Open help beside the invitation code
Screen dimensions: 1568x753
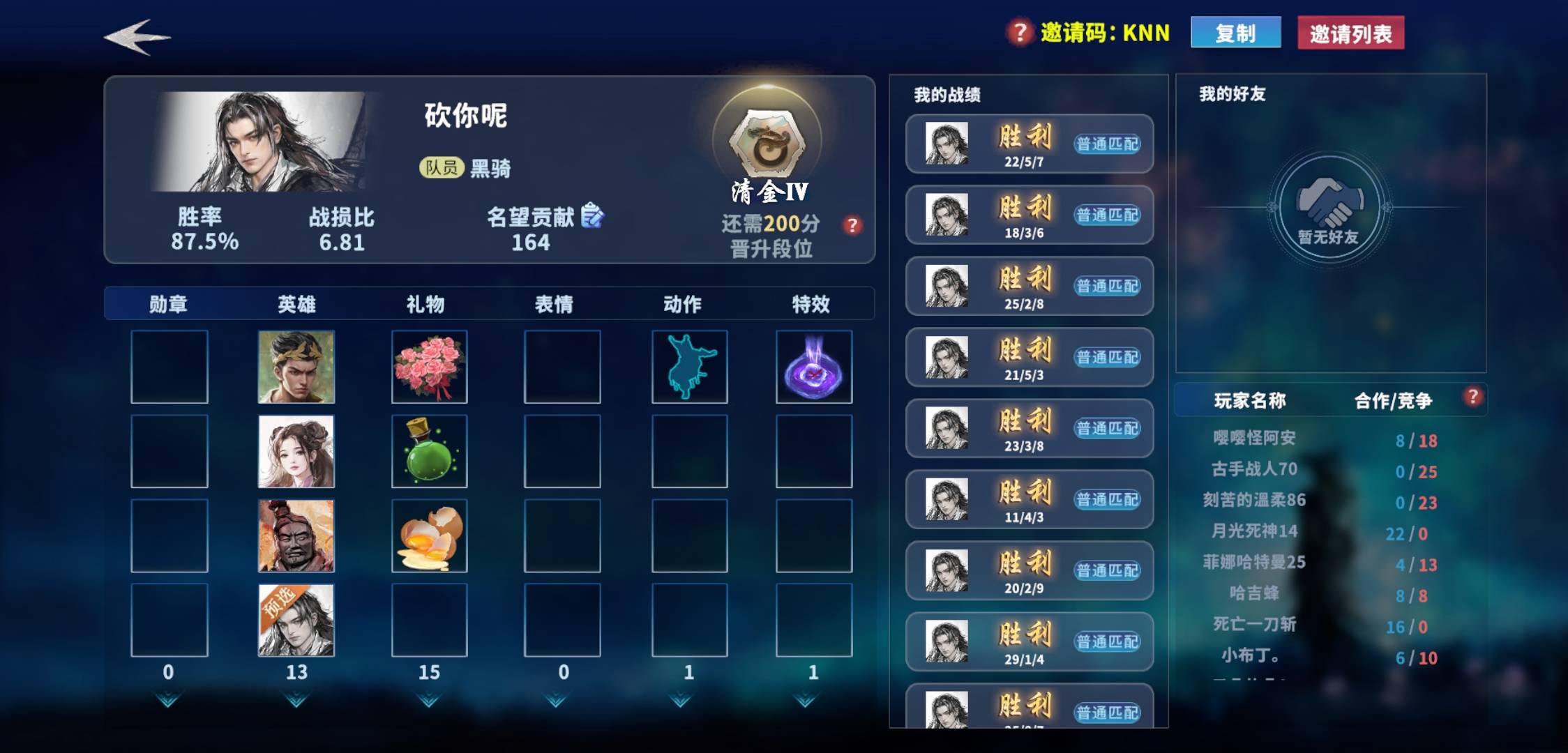tap(1018, 32)
